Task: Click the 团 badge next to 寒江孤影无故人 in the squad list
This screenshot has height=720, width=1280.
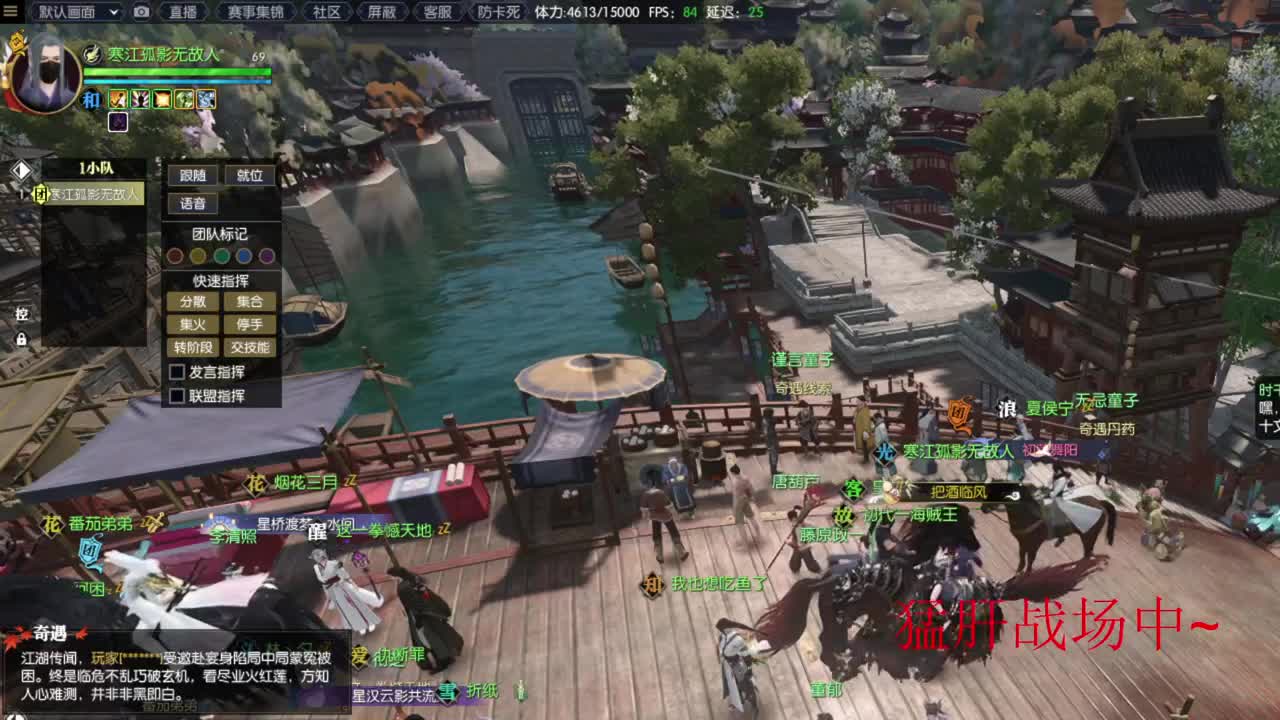Action: pyautogui.click(x=42, y=194)
